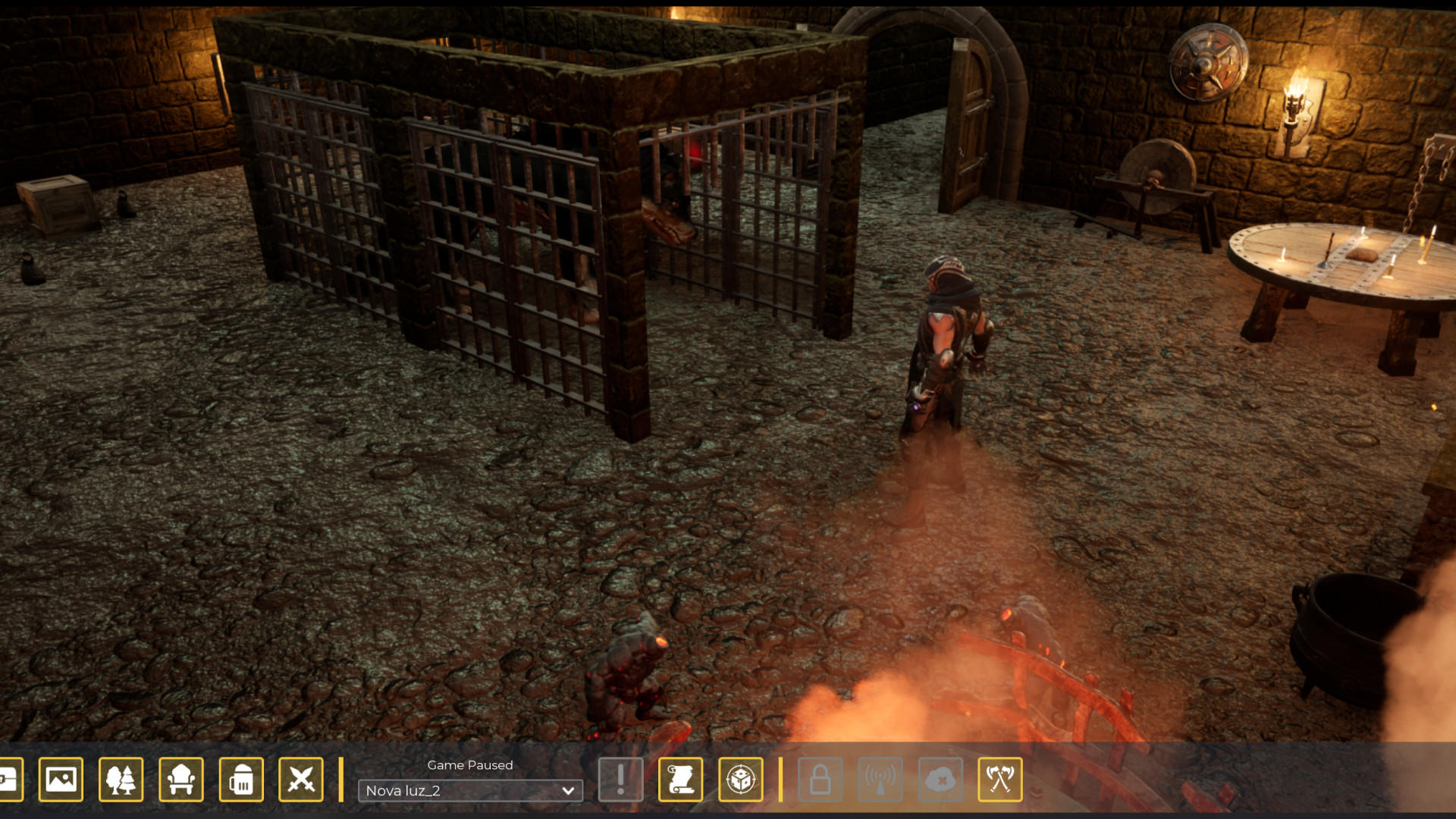Select the trees nature category
The image size is (1456, 819).
(x=121, y=780)
